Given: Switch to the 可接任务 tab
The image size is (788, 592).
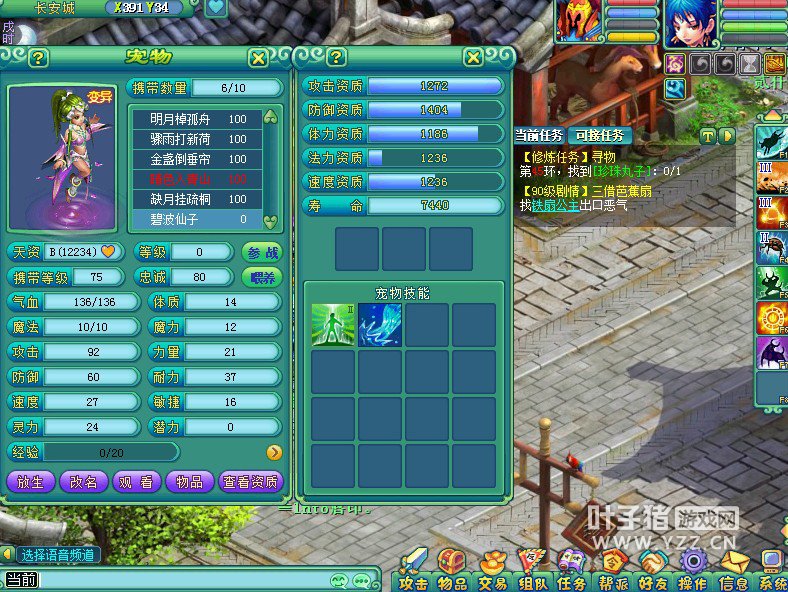Looking at the screenshot, I should point(599,135).
